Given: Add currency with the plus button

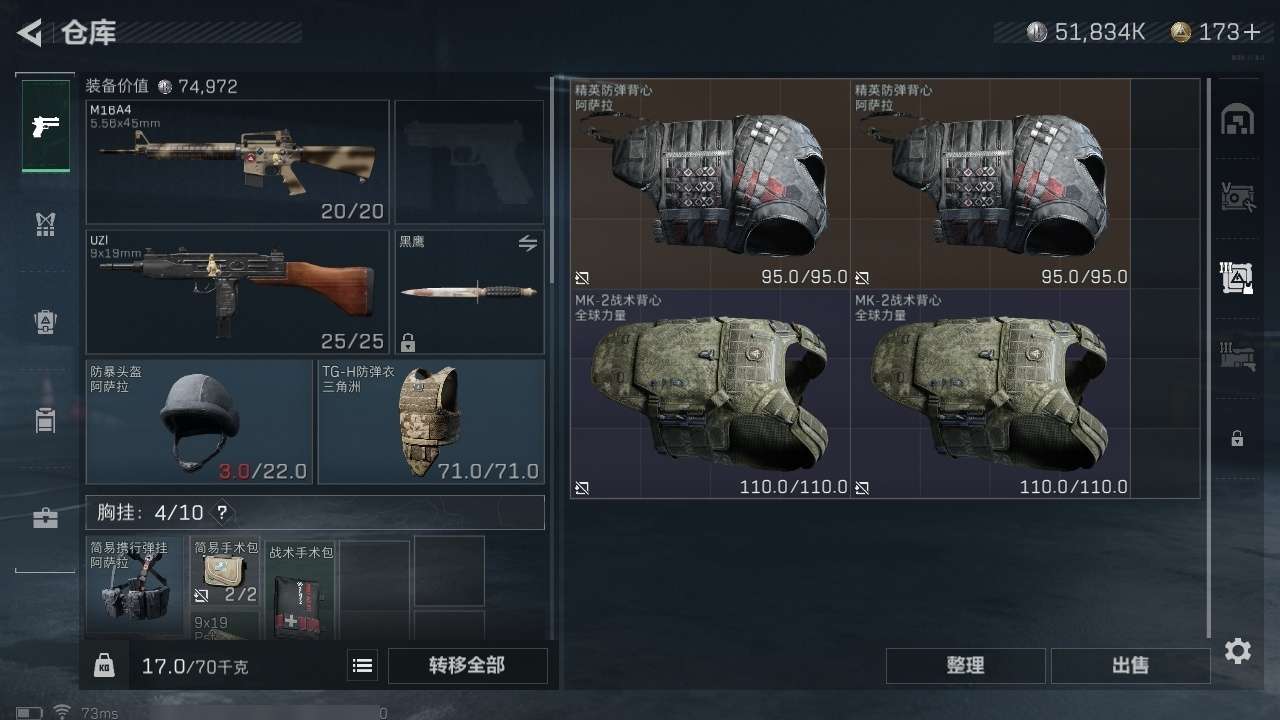Looking at the screenshot, I should (x=1251, y=32).
